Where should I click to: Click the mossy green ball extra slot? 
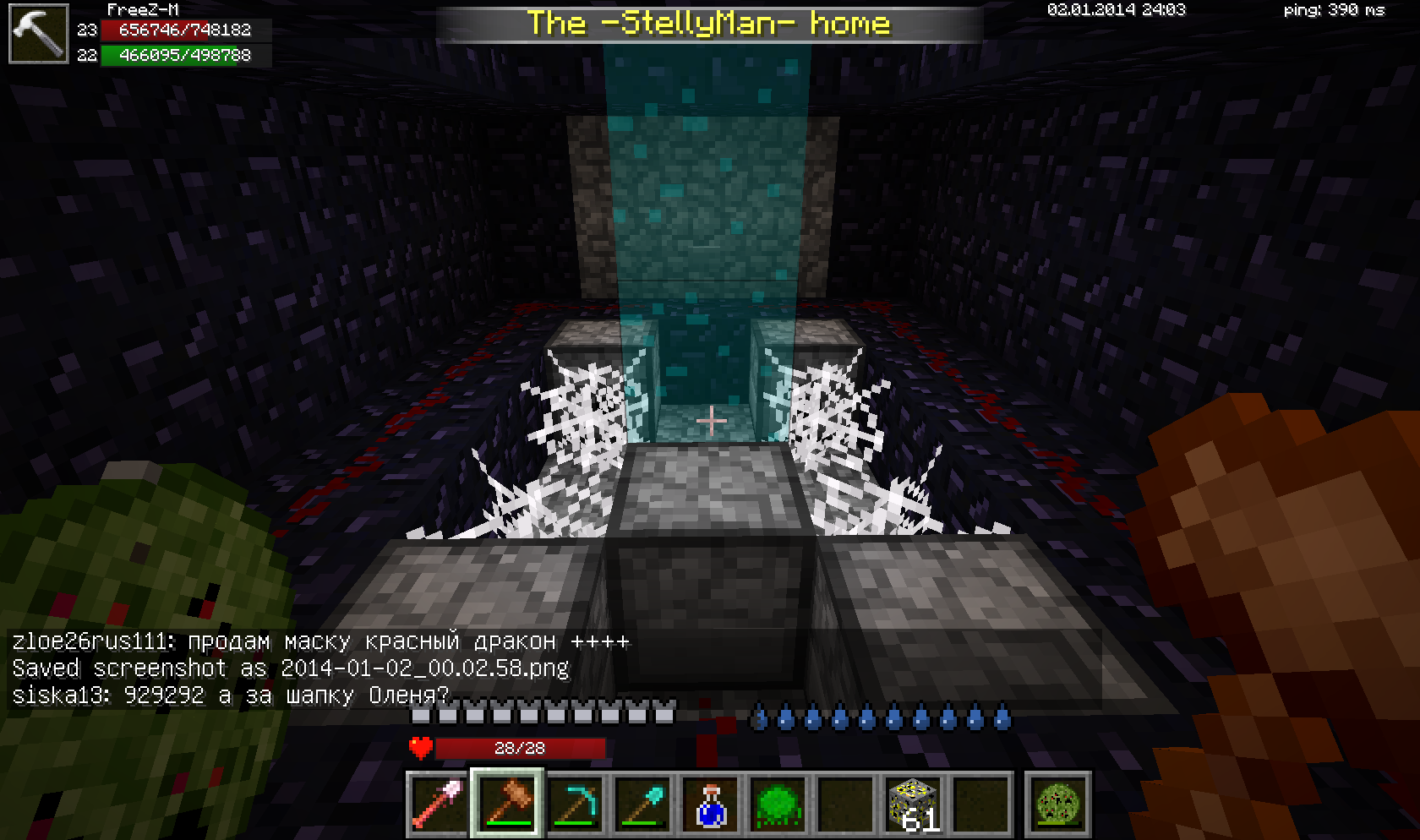(x=1058, y=803)
